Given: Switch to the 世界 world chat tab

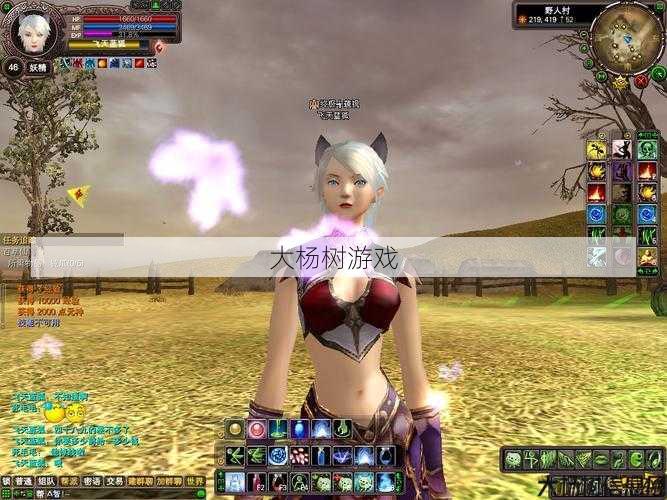Looking at the screenshot, I should tap(195, 481).
